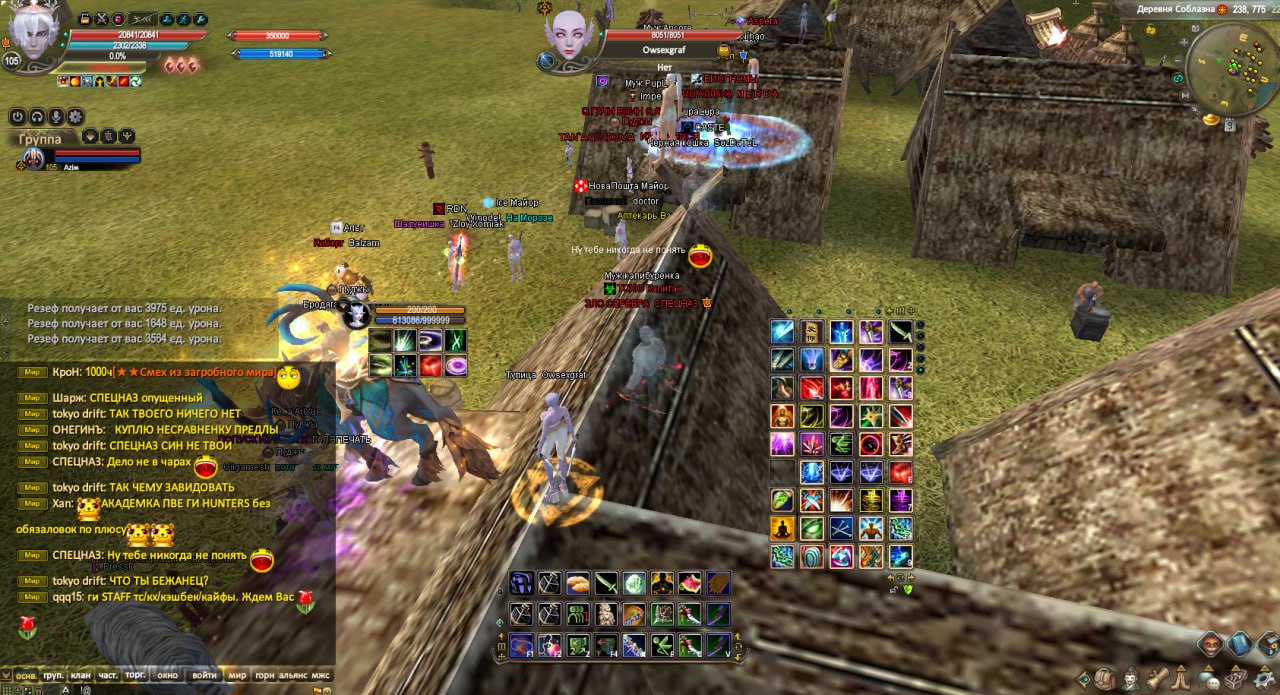Image resolution: width=1280 pixels, height=695 pixels.
Task: Select the "торг." trade chat tab
Action: (x=136, y=676)
